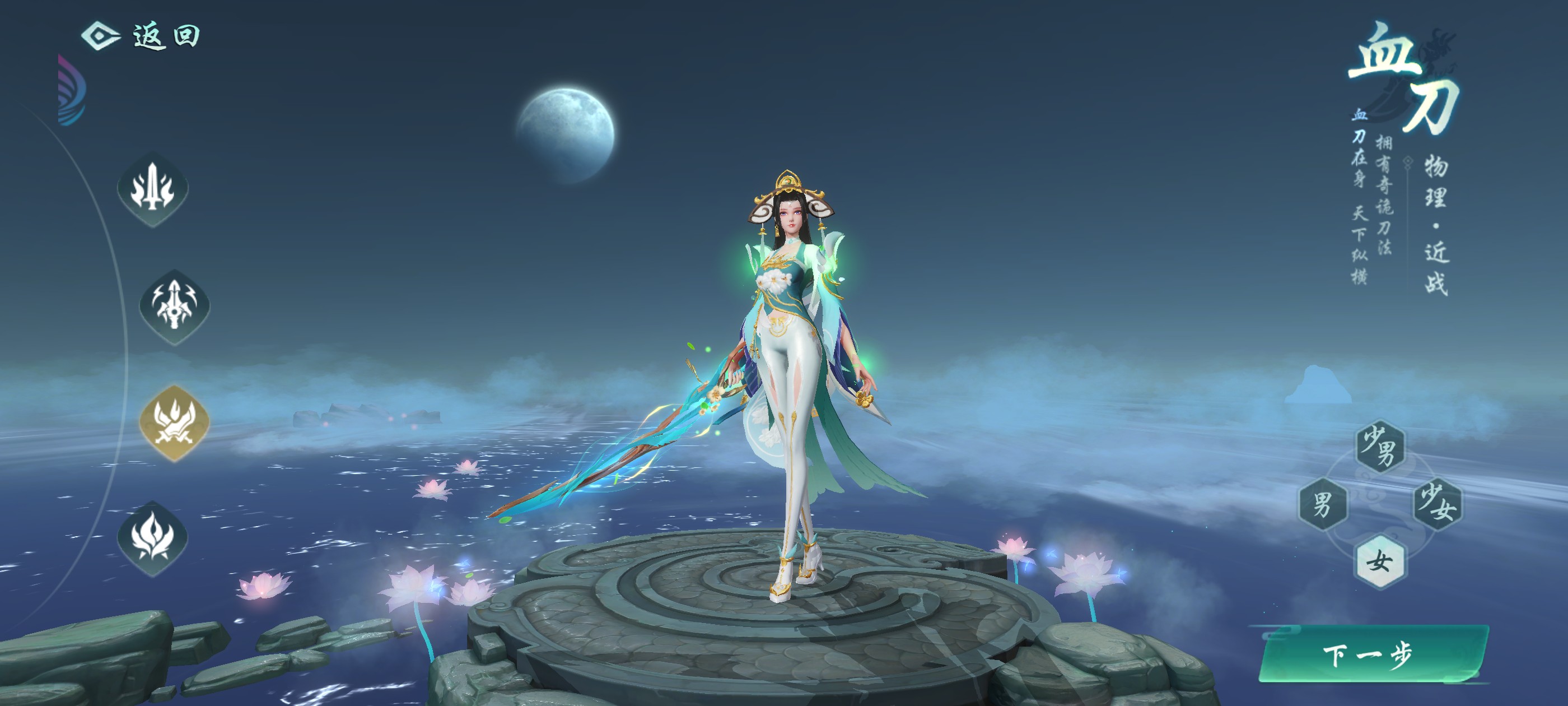Go back using the 返回 button
Viewport: 1568px width, 706px height.
142,36
